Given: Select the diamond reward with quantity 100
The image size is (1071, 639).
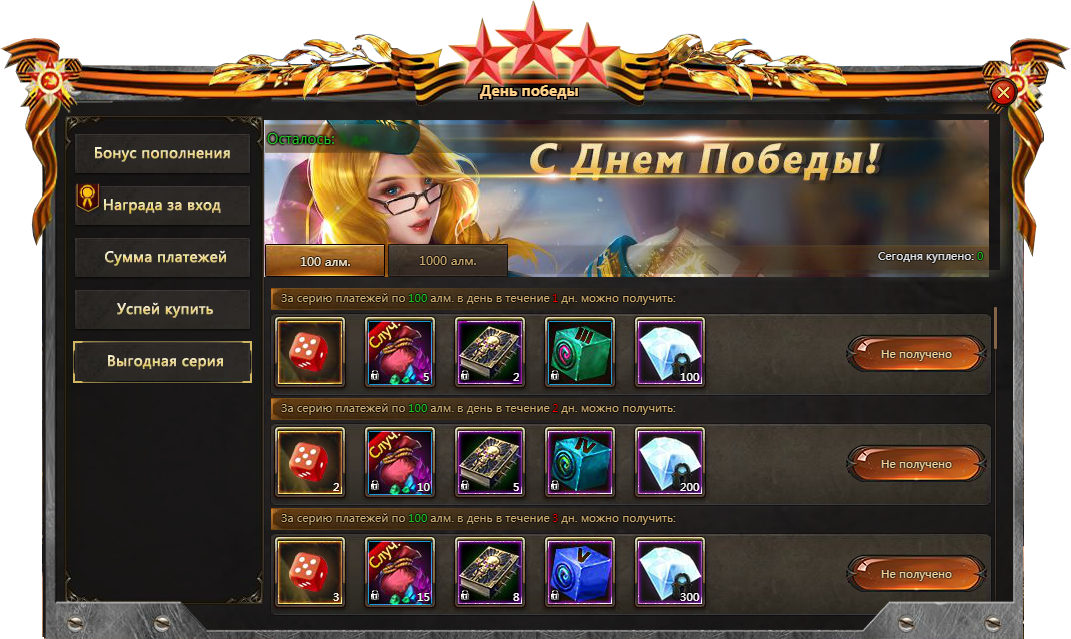Looking at the screenshot, I should [670, 352].
